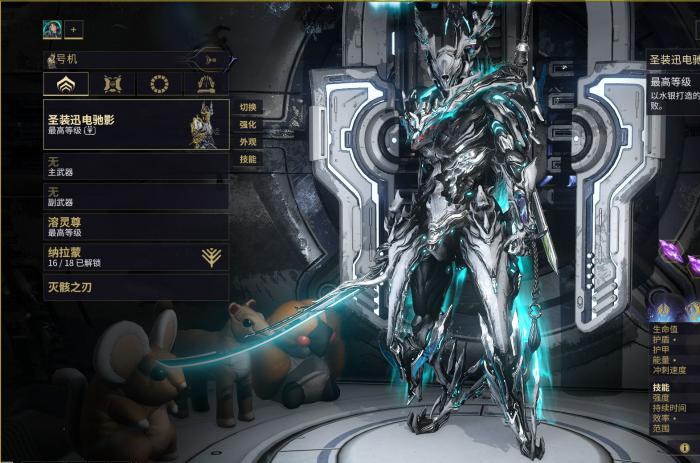Open the 技能 (abilities) menu
Screen dimensions: 700x463
[248, 159]
